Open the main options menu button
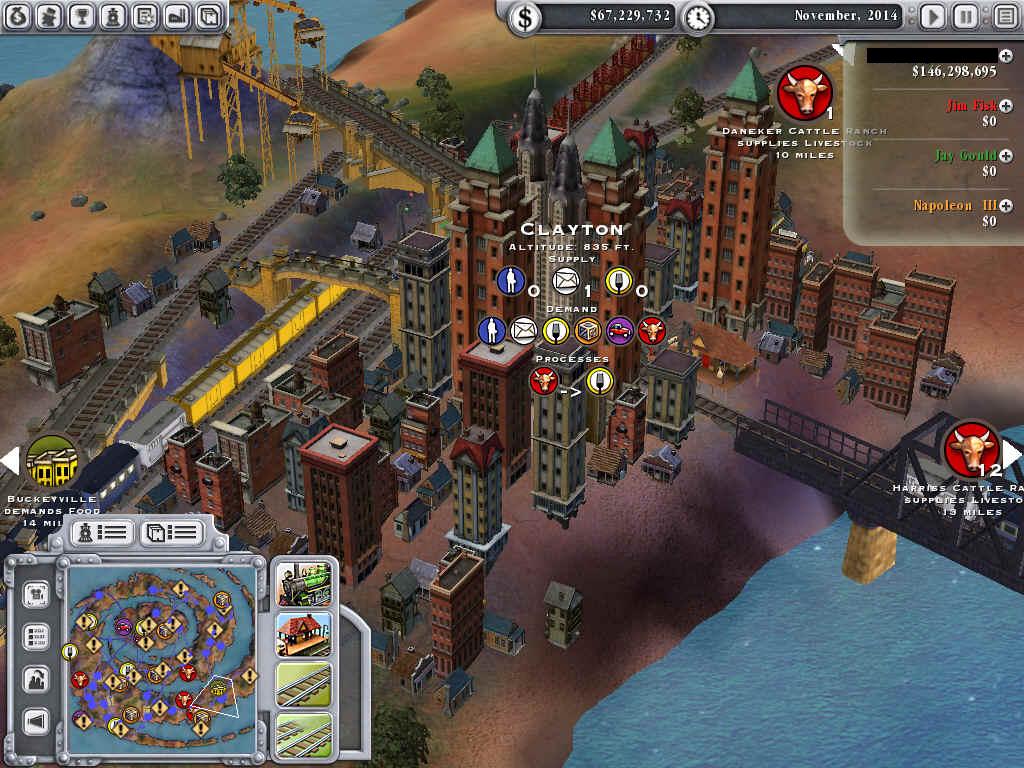The height and width of the screenshot is (768, 1024). point(1004,16)
